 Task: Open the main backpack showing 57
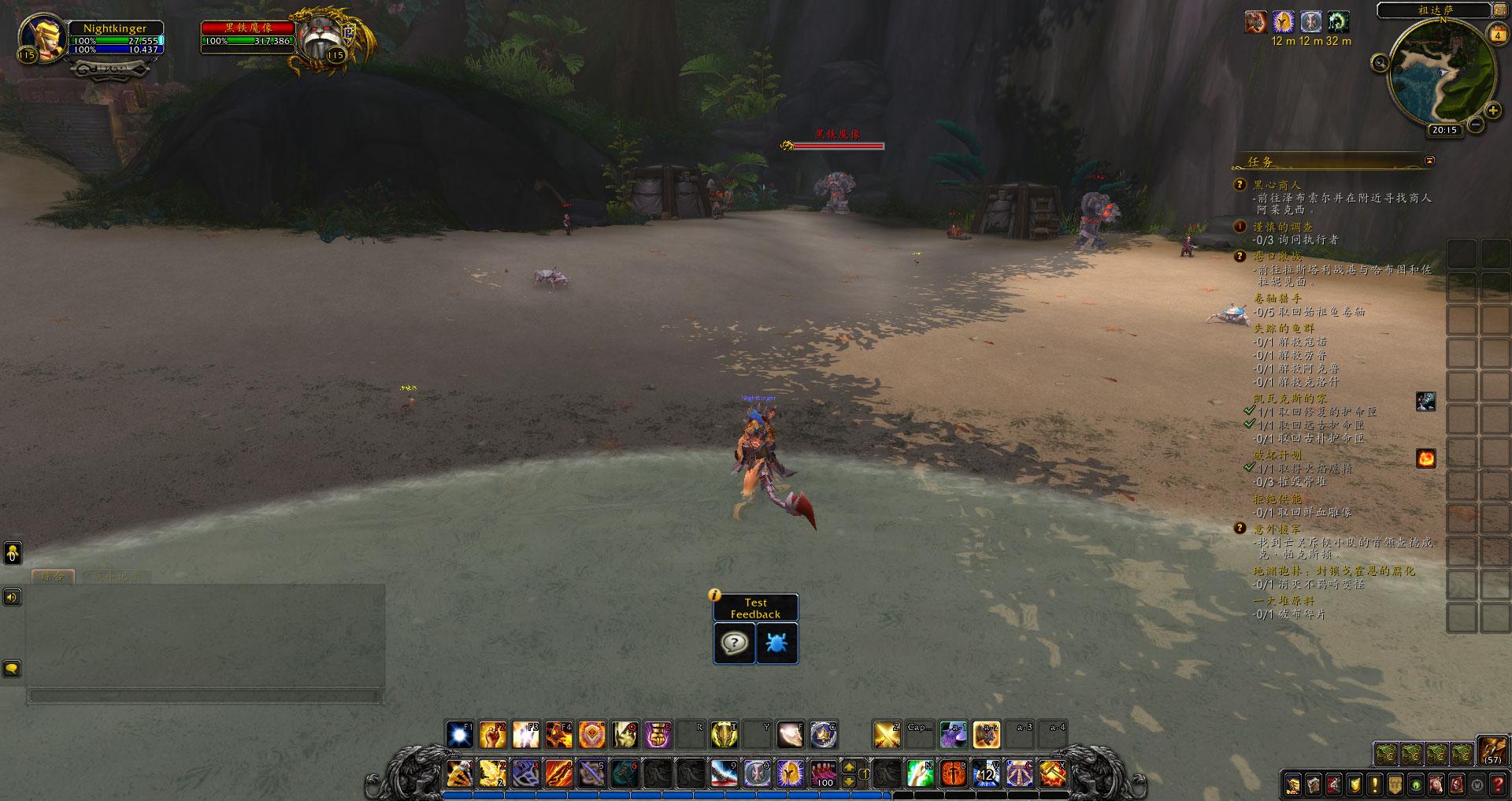[1492, 751]
